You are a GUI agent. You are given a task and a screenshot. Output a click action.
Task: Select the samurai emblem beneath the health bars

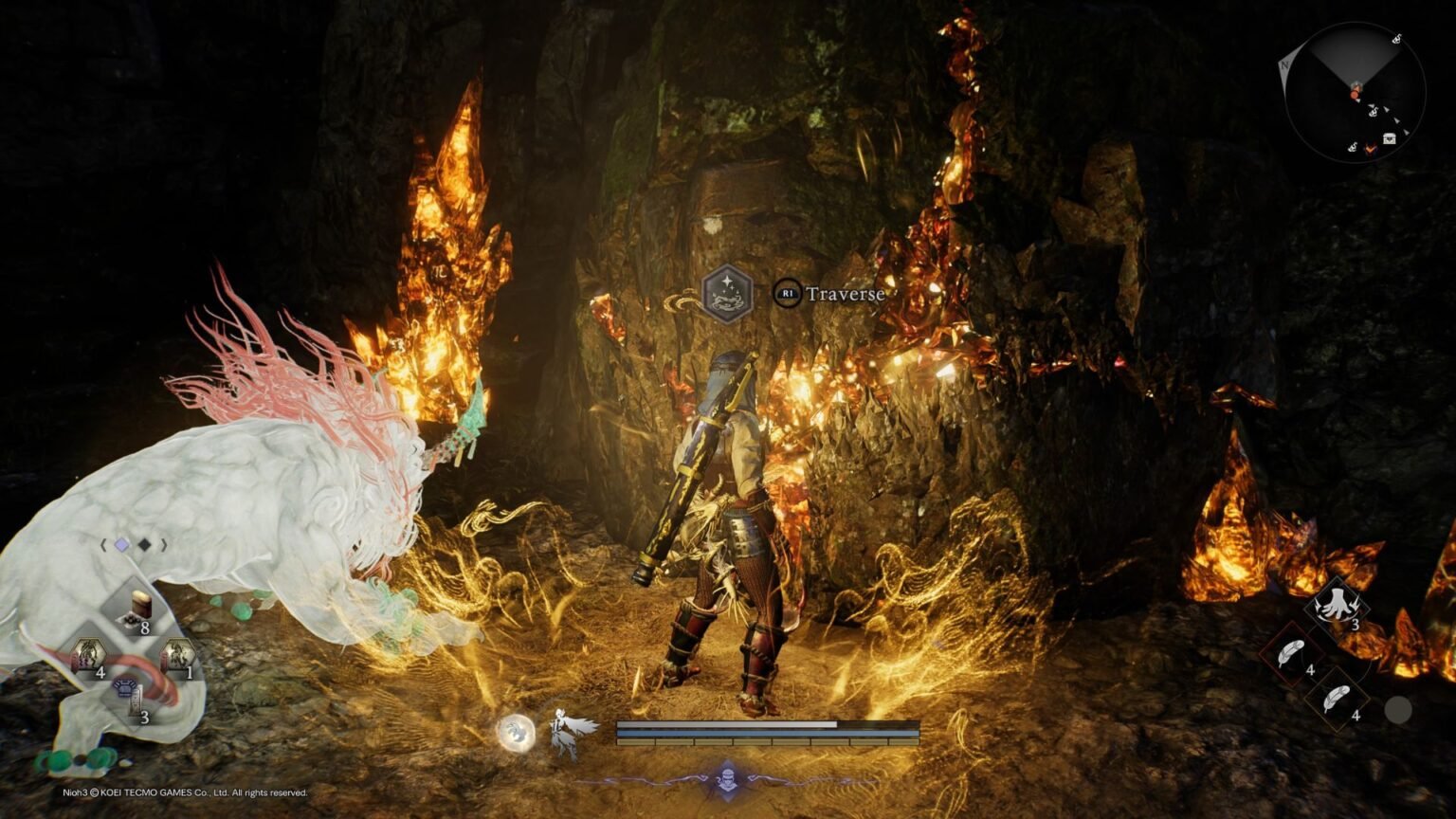pyautogui.click(x=728, y=779)
